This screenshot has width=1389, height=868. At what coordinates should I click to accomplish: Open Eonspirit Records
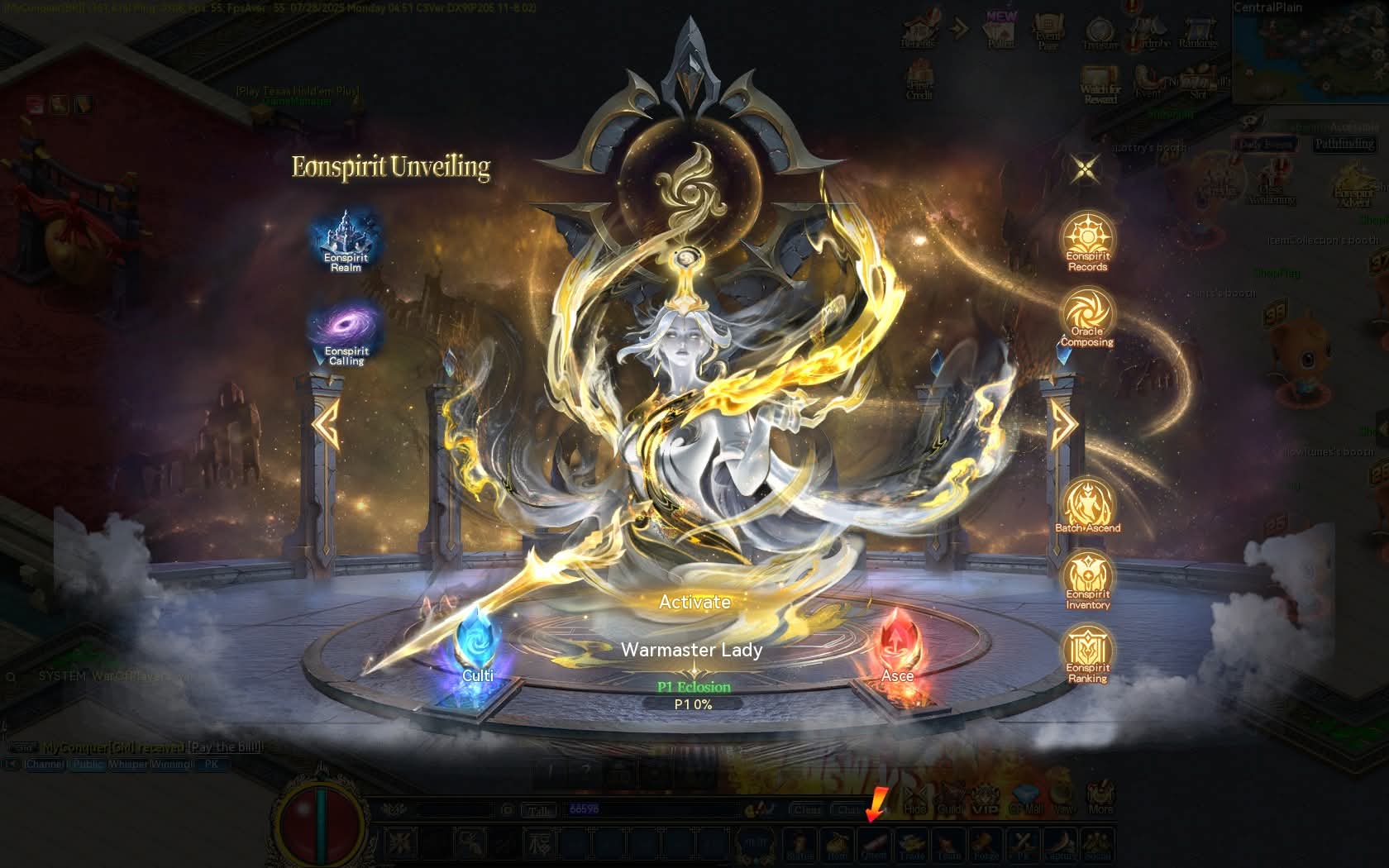point(1087,241)
